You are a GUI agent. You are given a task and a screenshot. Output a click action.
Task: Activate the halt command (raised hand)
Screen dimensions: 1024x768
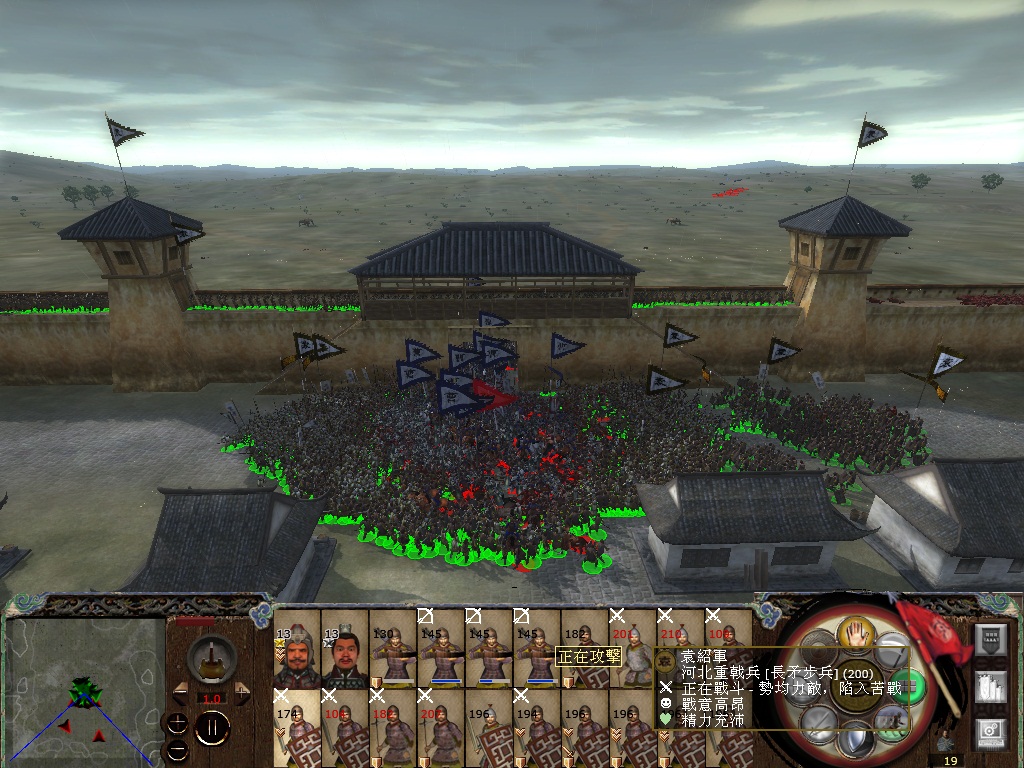pos(857,632)
